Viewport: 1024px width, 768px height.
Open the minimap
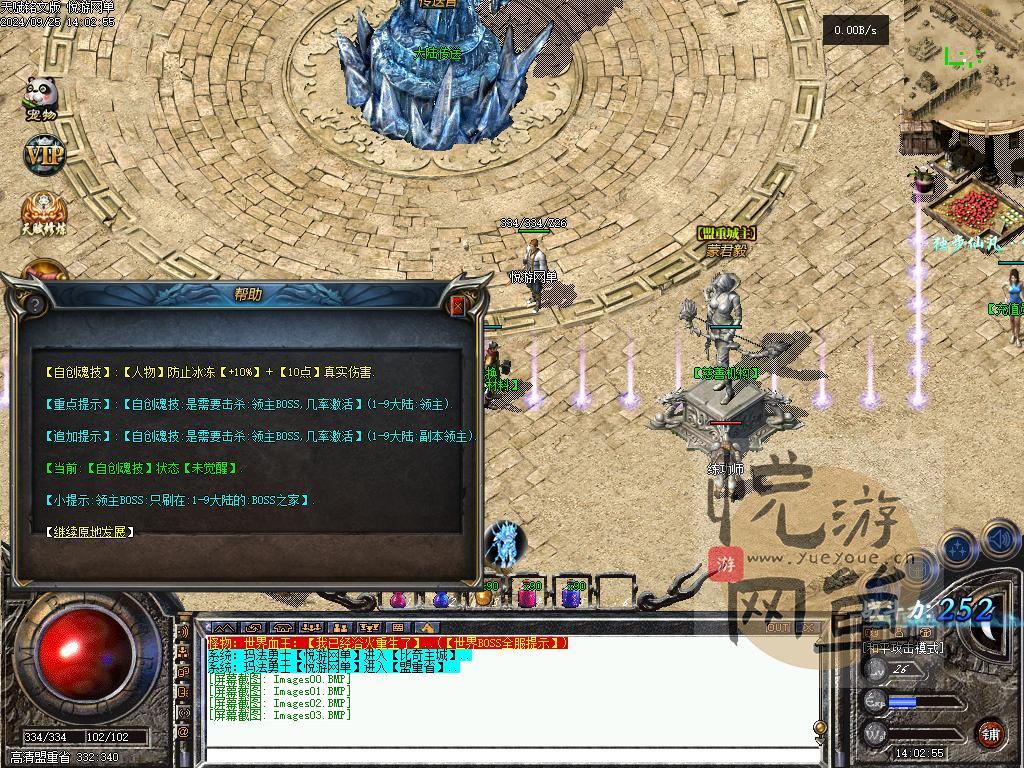click(x=964, y=60)
